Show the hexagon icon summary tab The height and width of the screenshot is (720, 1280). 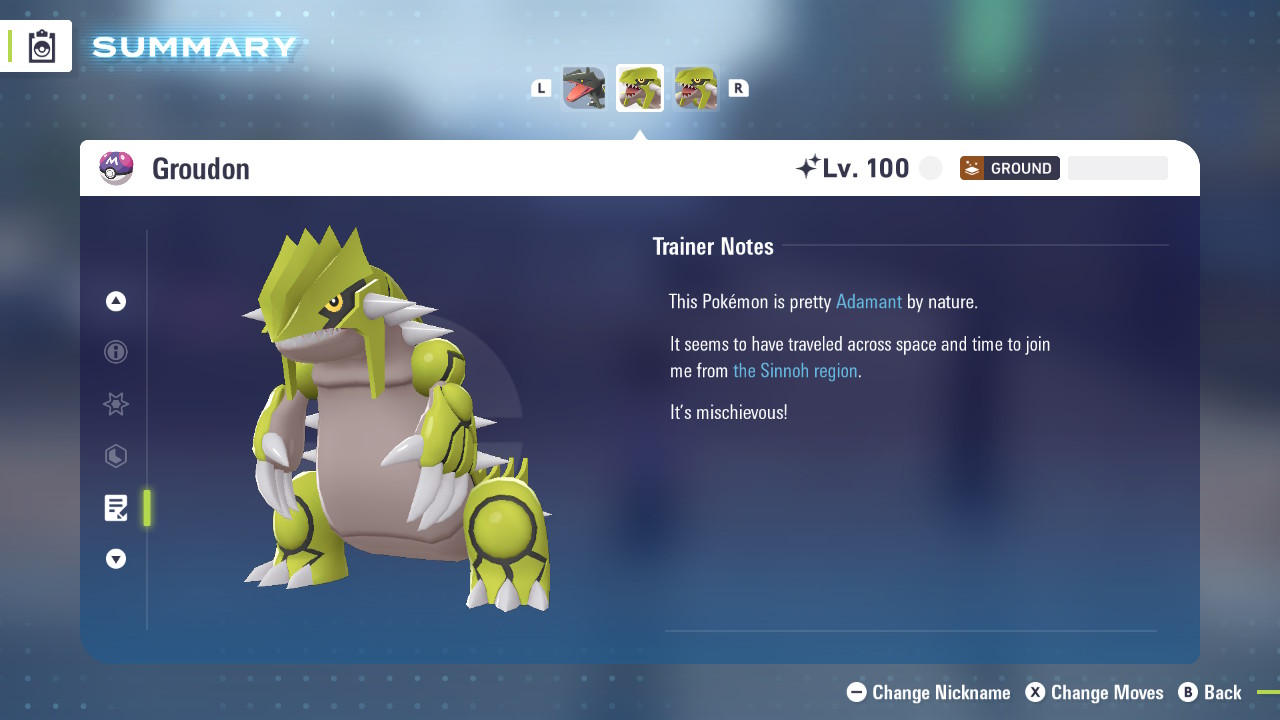[x=116, y=457]
